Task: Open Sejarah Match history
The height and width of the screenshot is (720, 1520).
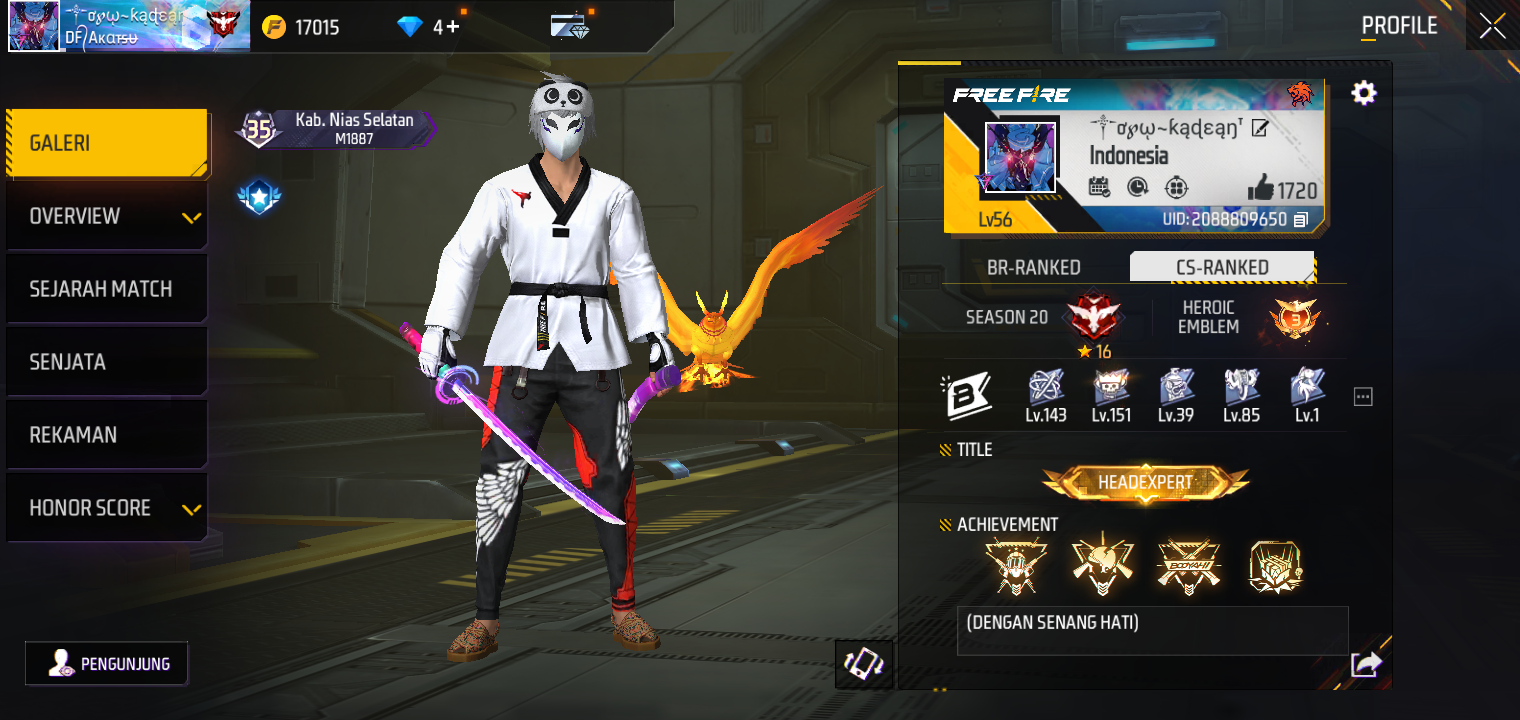Action: [106, 289]
